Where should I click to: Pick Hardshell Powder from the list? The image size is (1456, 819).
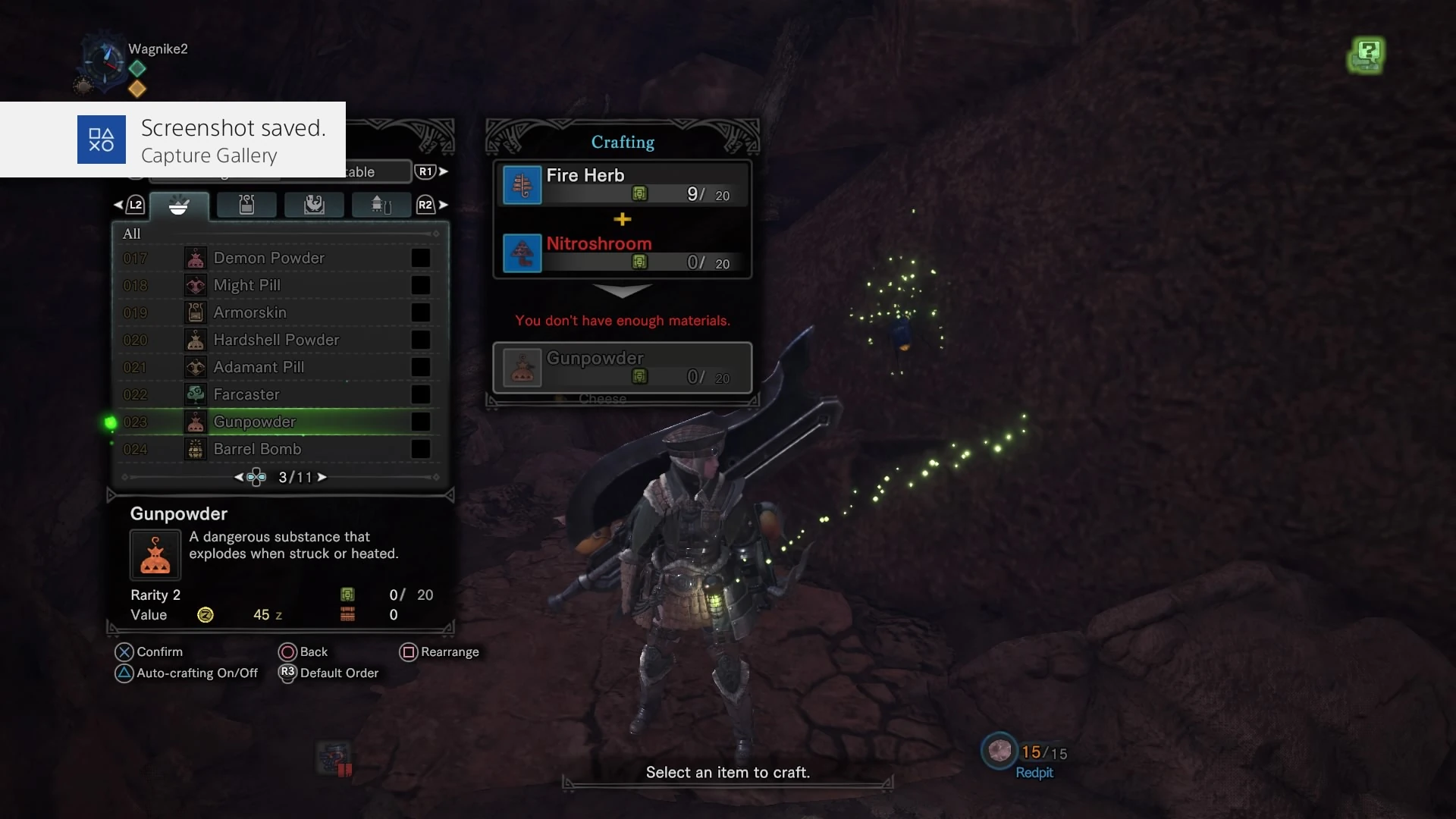pyautogui.click(x=276, y=340)
